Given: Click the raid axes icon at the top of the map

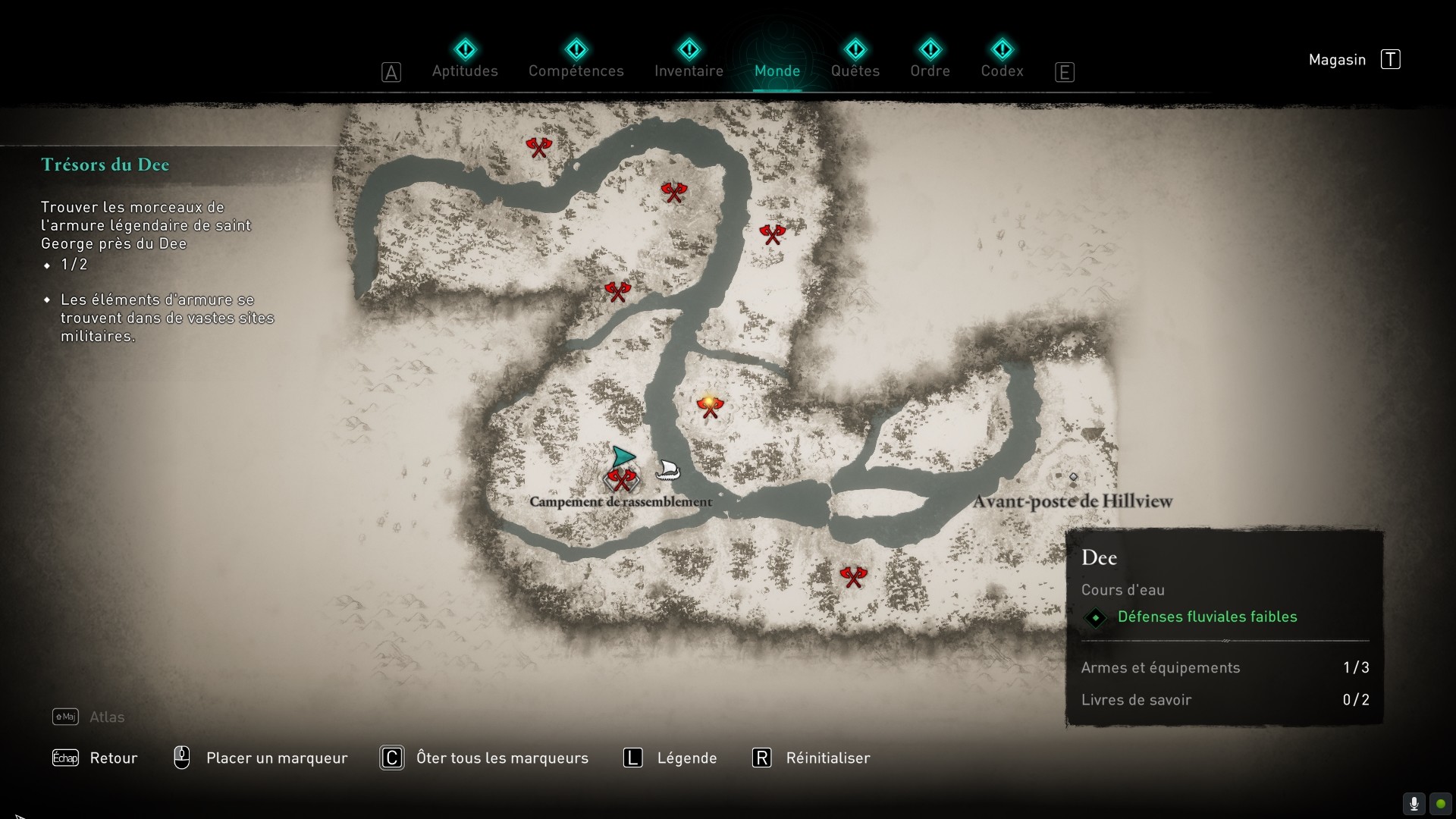Looking at the screenshot, I should pos(538,147).
